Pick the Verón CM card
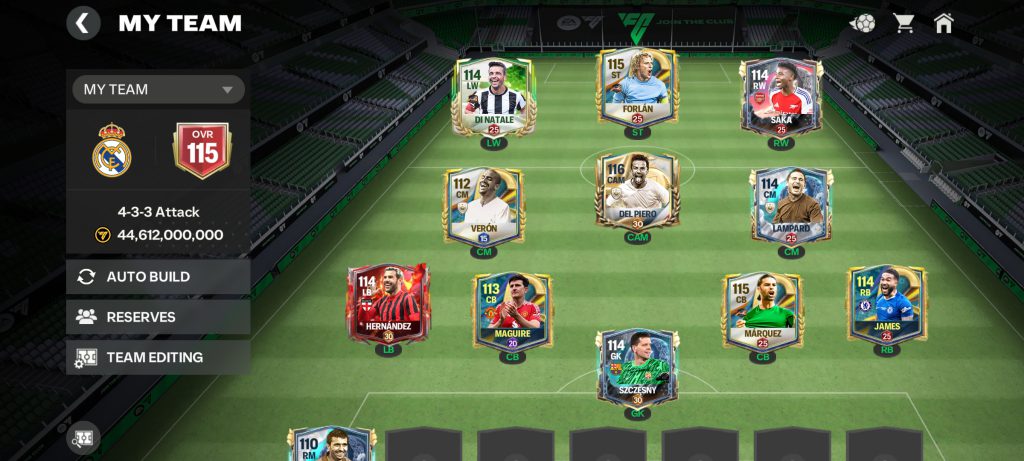This screenshot has height=461, width=1024. (x=483, y=205)
